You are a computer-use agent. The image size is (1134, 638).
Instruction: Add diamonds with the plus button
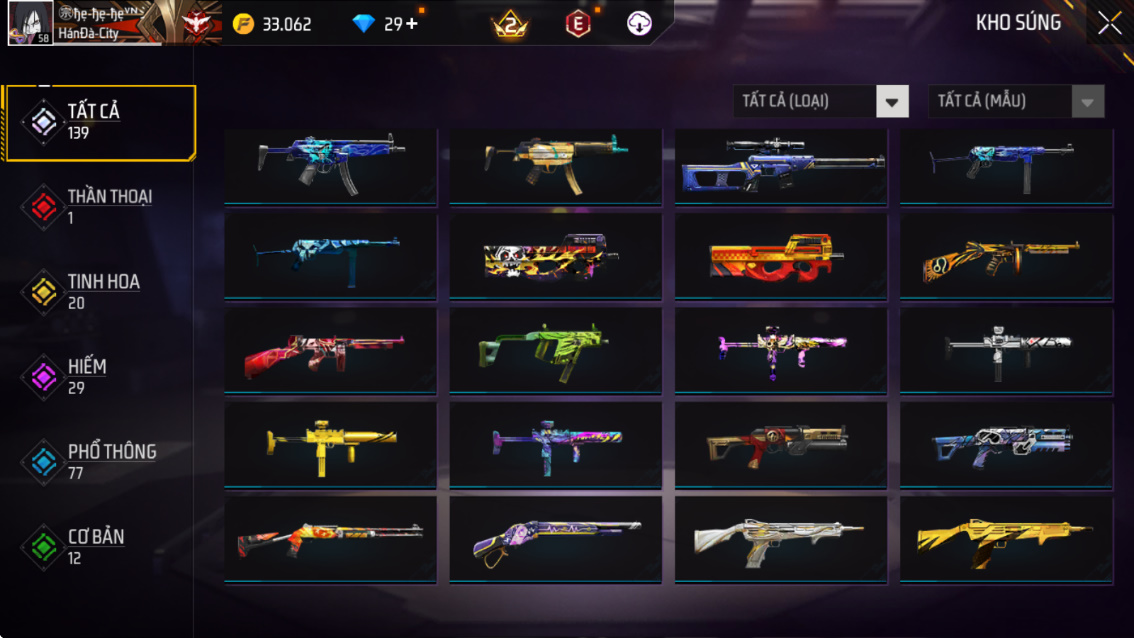pos(412,24)
